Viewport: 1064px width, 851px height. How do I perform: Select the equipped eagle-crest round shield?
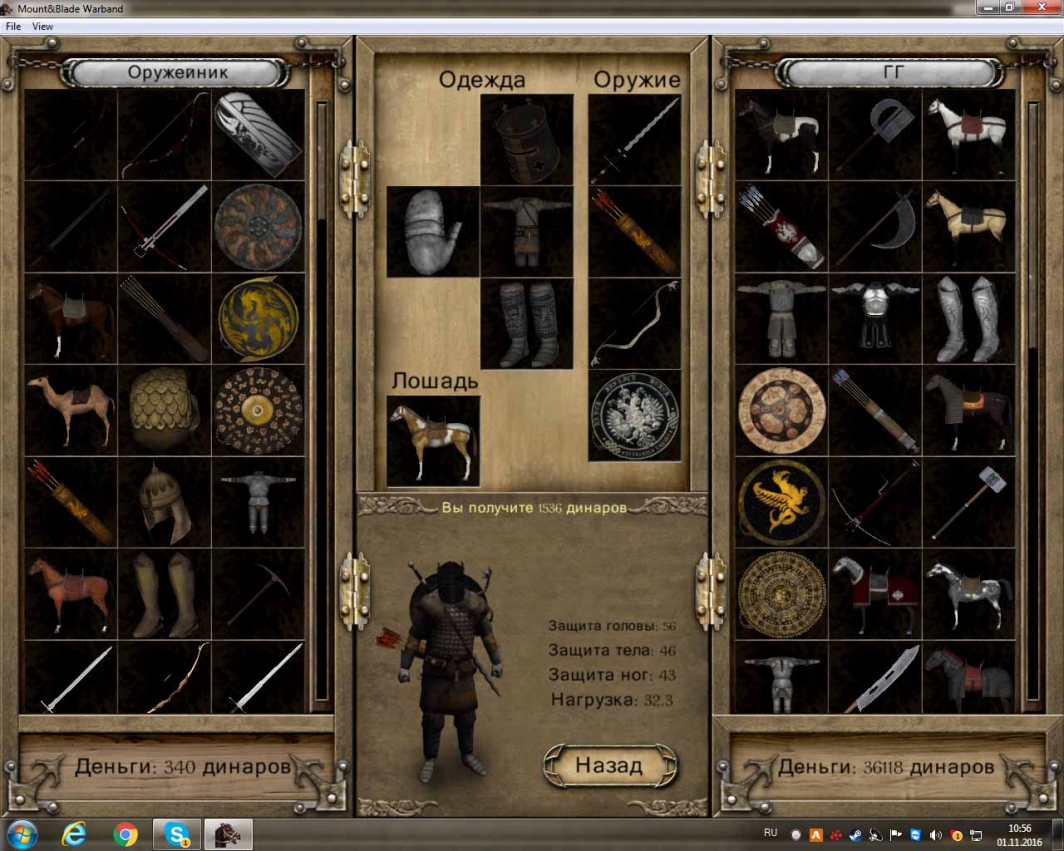pyautogui.click(x=634, y=416)
